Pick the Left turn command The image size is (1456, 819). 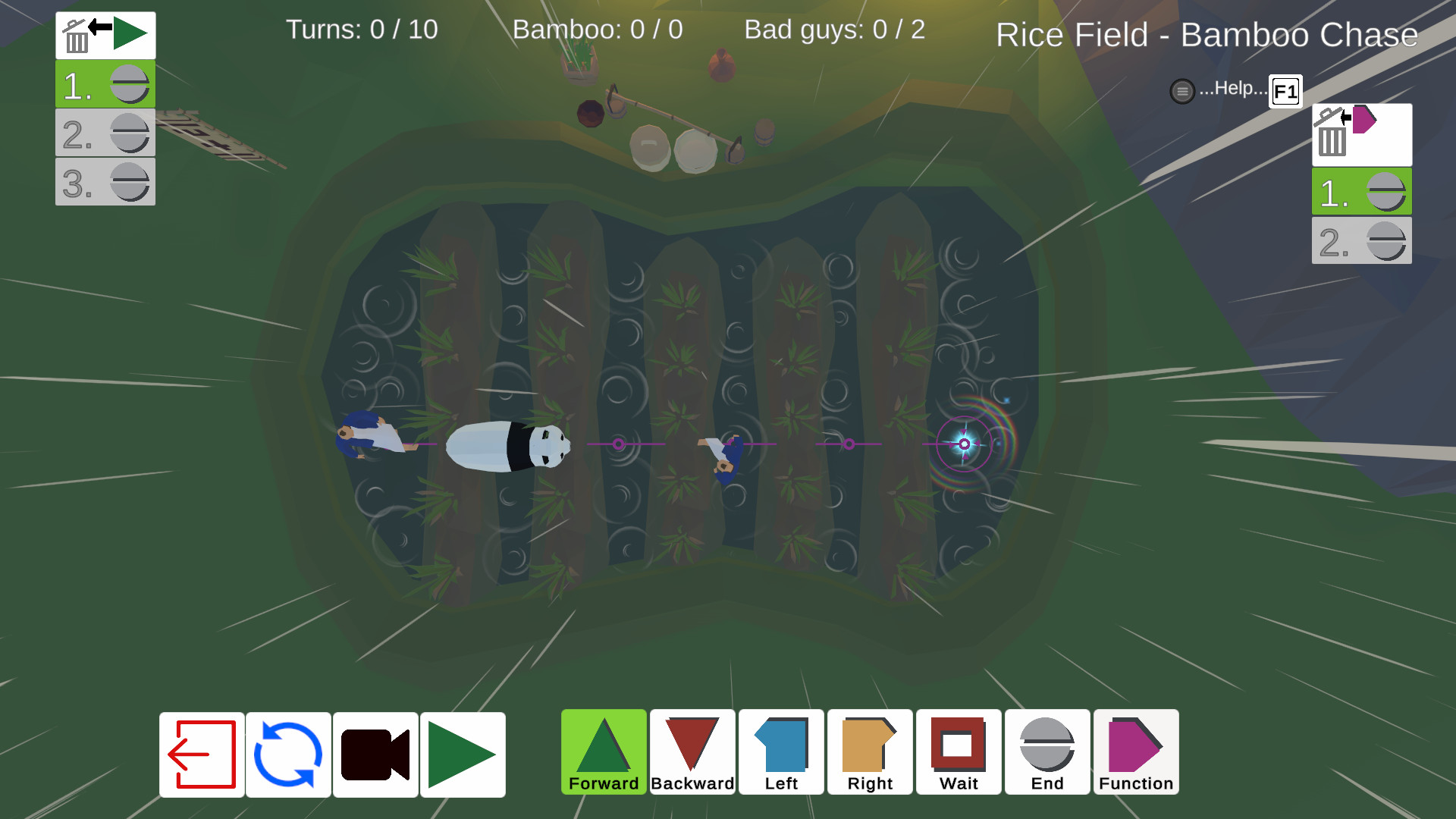point(780,752)
